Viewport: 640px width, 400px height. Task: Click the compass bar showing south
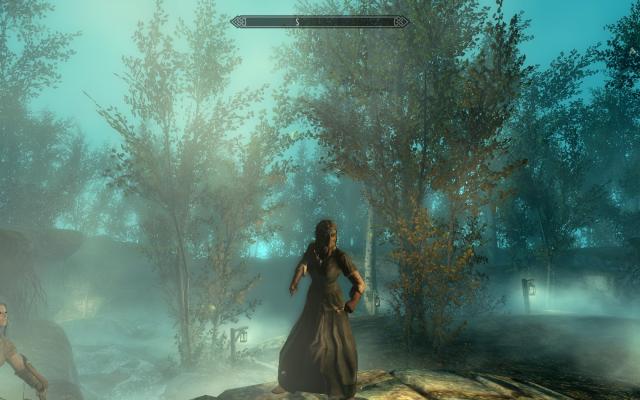coord(319,21)
